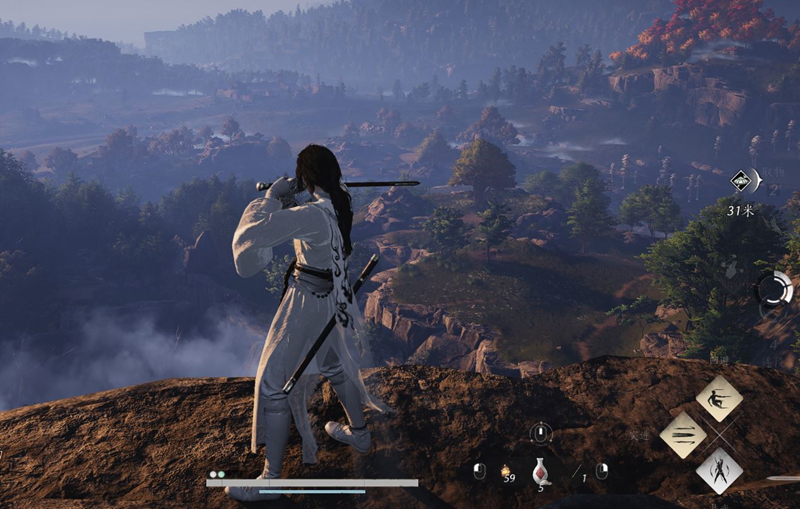Trigger the standing warrior stance skill diamond
Viewport: 800px width, 509px height.
719,470
